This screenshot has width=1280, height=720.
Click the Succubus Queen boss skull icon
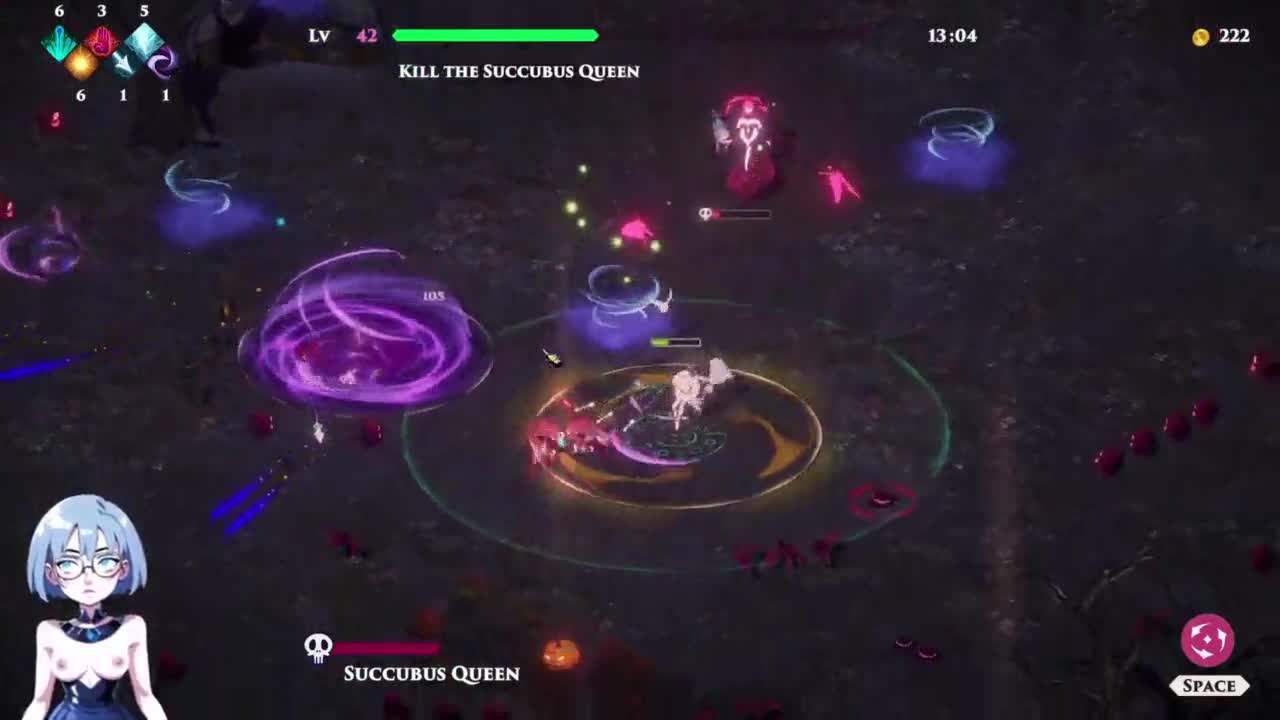(x=318, y=647)
